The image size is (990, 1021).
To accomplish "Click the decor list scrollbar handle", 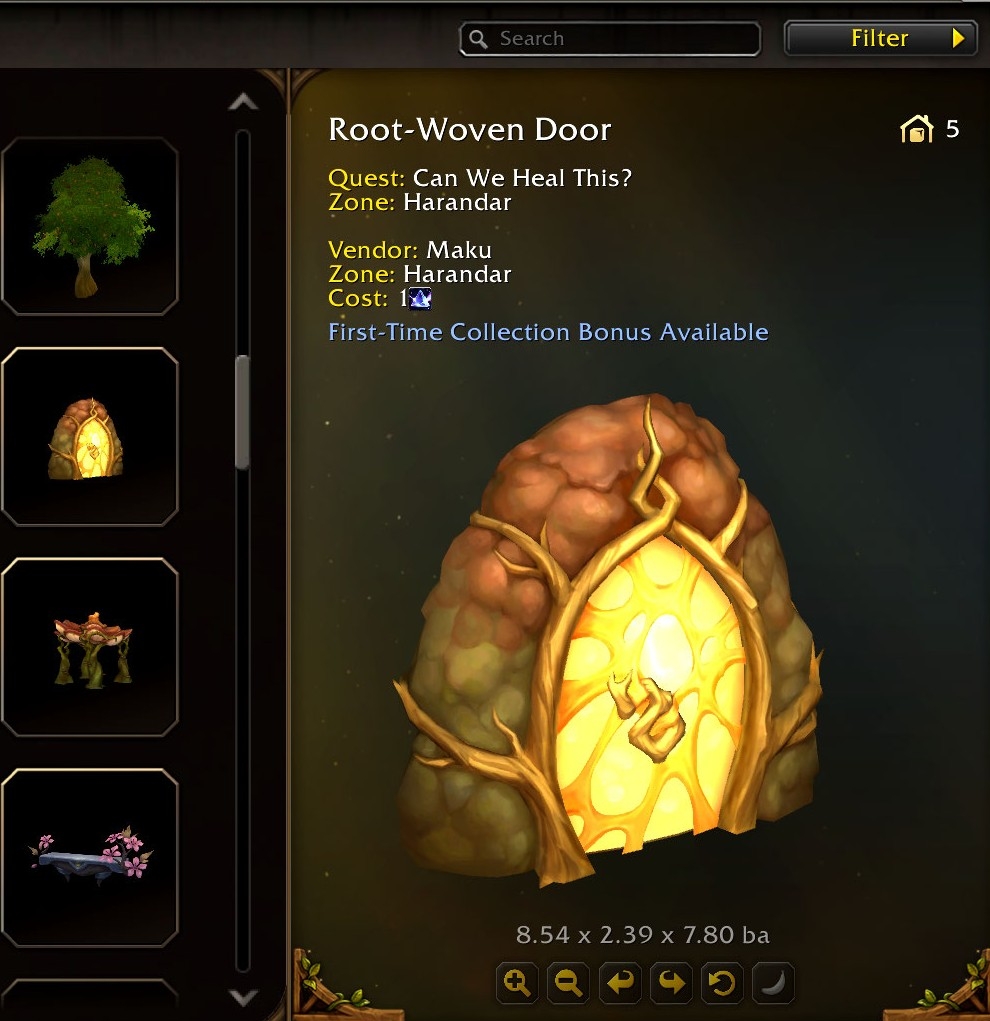I will click(243, 412).
